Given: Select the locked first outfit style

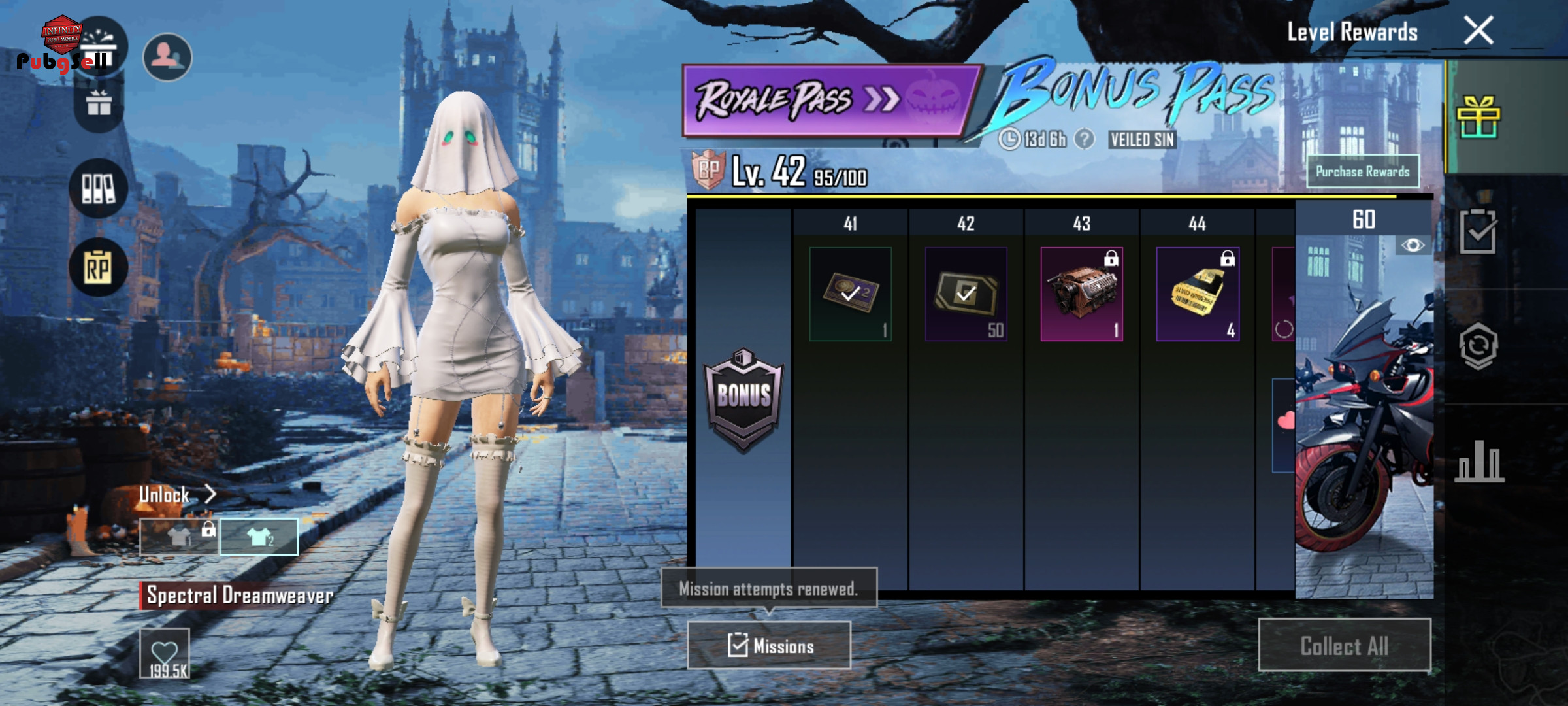Looking at the screenshot, I should pos(179,537).
